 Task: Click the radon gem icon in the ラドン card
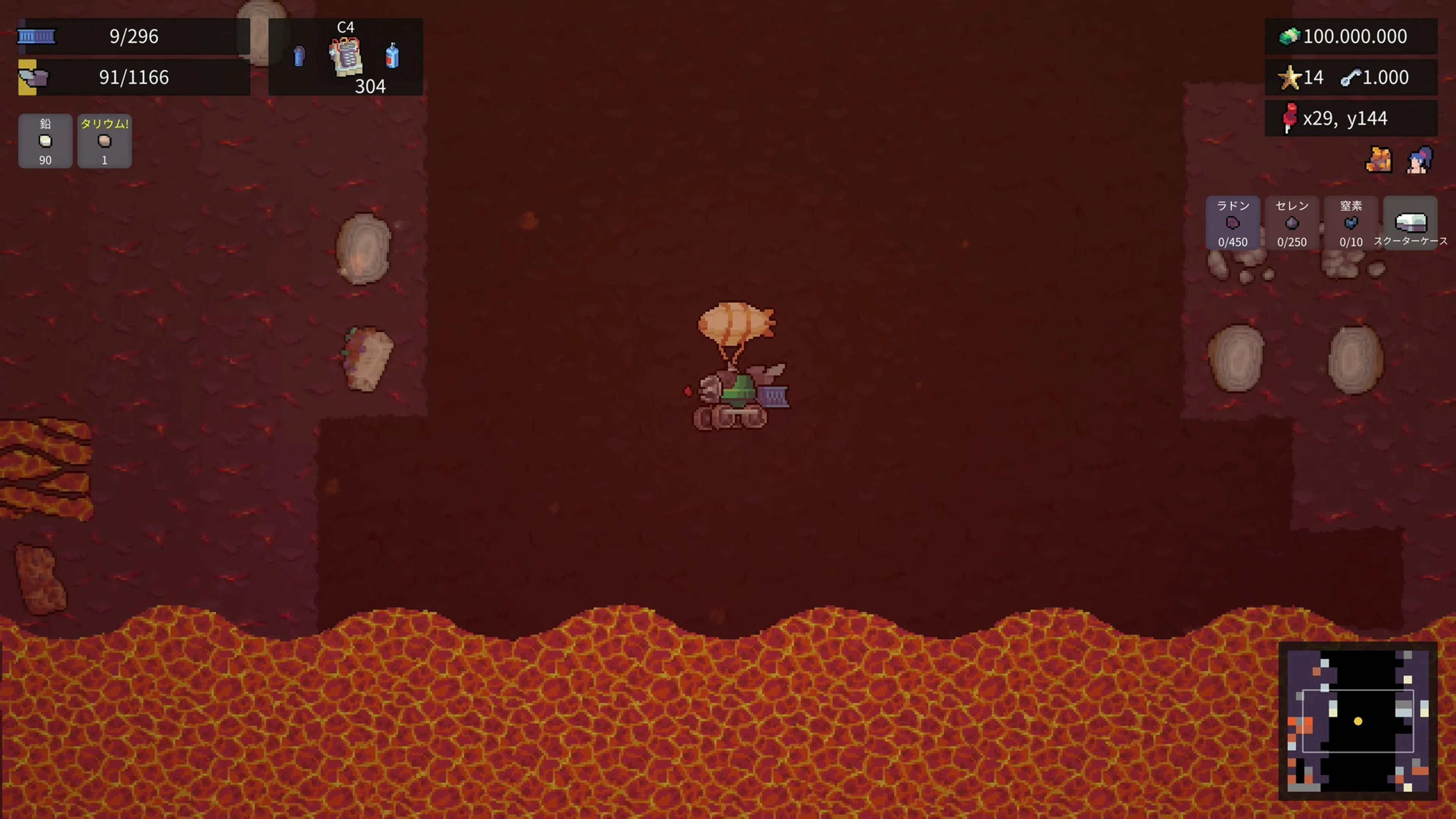[1233, 224]
